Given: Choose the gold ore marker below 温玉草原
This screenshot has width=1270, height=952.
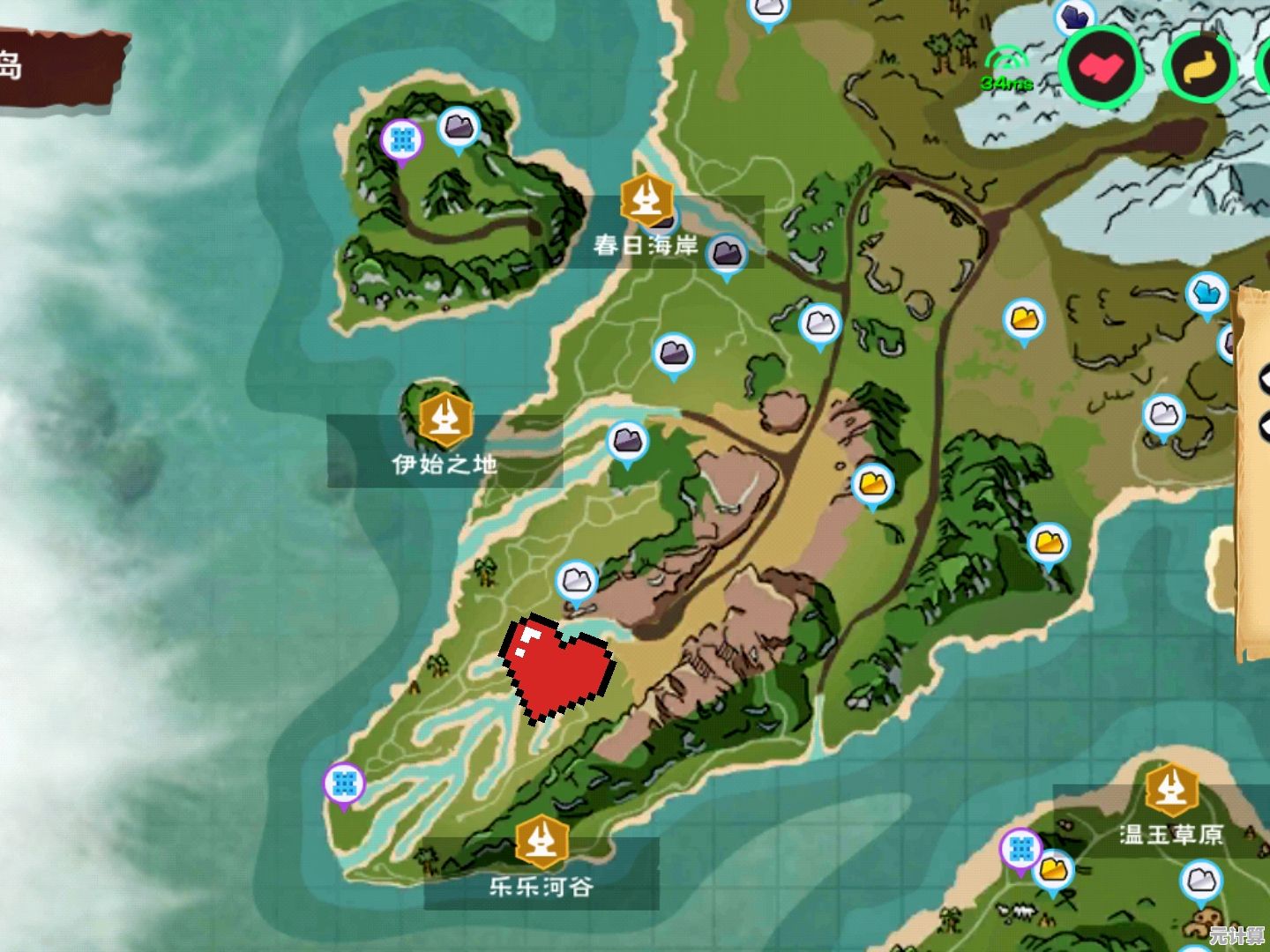Looking at the screenshot, I should point(1053,870).
